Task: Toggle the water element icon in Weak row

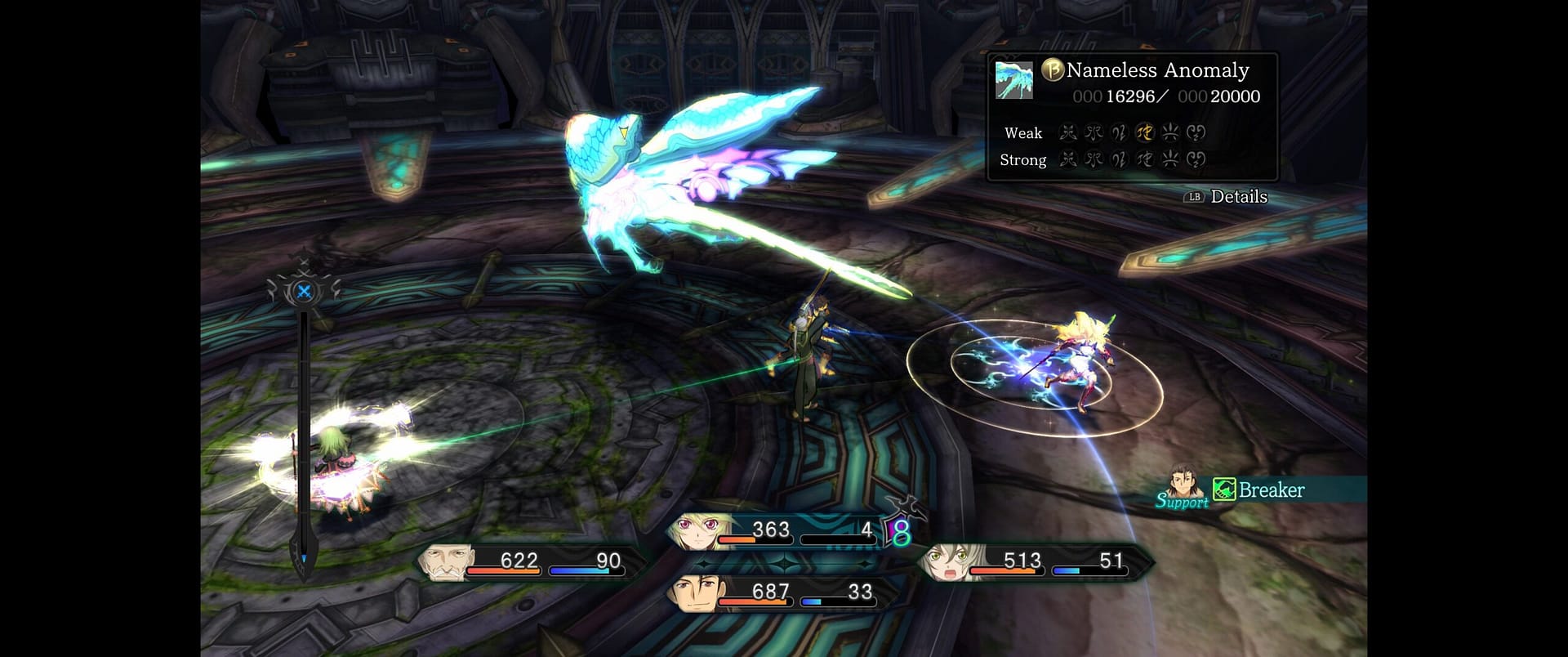Action: point(1093,133)
